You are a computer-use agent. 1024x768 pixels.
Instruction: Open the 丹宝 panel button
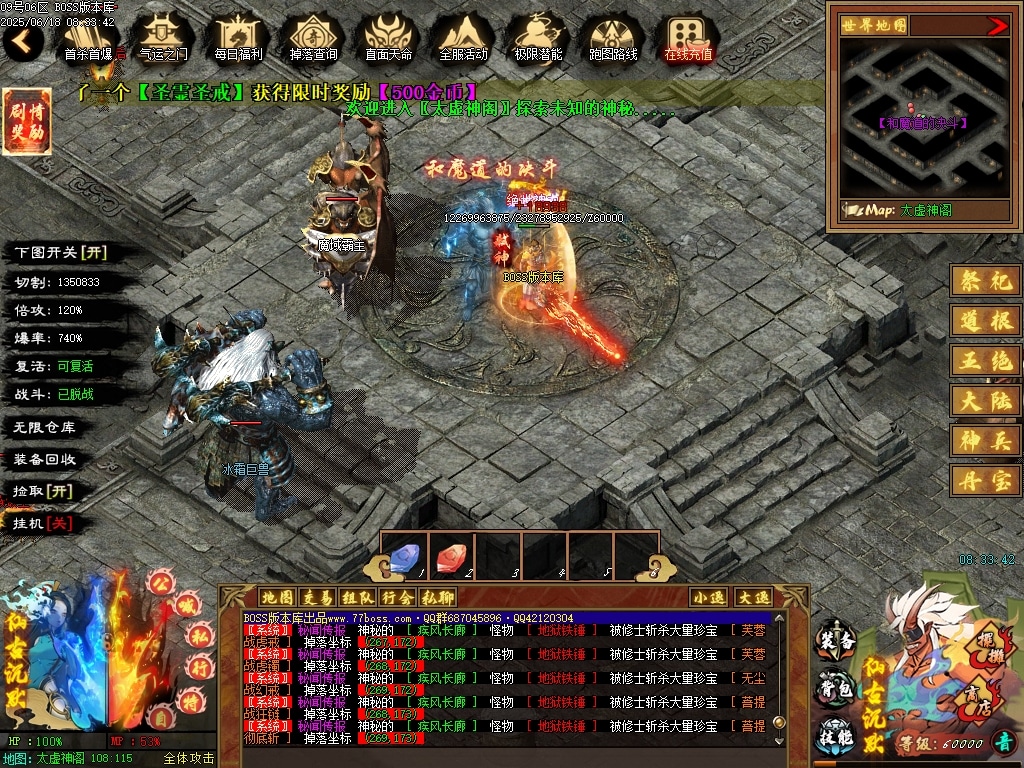[x=985, y=481]
